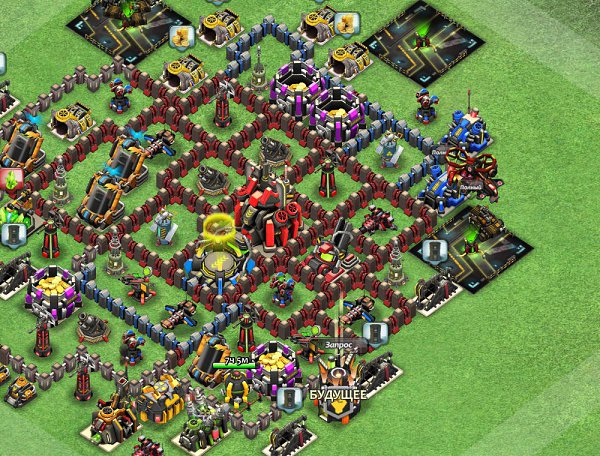This screenshot has height=456, width=600.
Task: Tap the Запрос request bubble
Action: (341, 343)
